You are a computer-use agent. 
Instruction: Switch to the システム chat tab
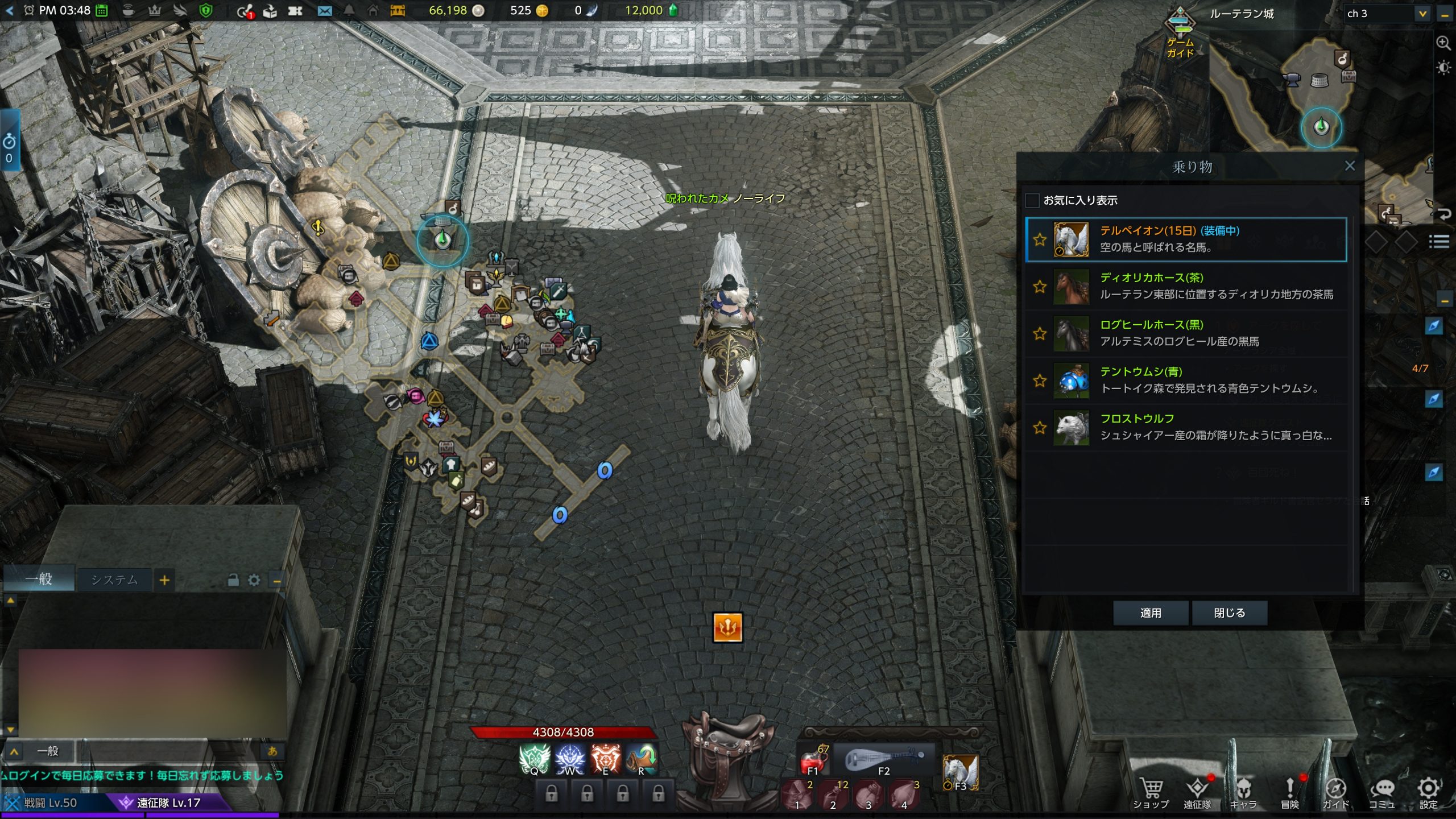(114, 580)
